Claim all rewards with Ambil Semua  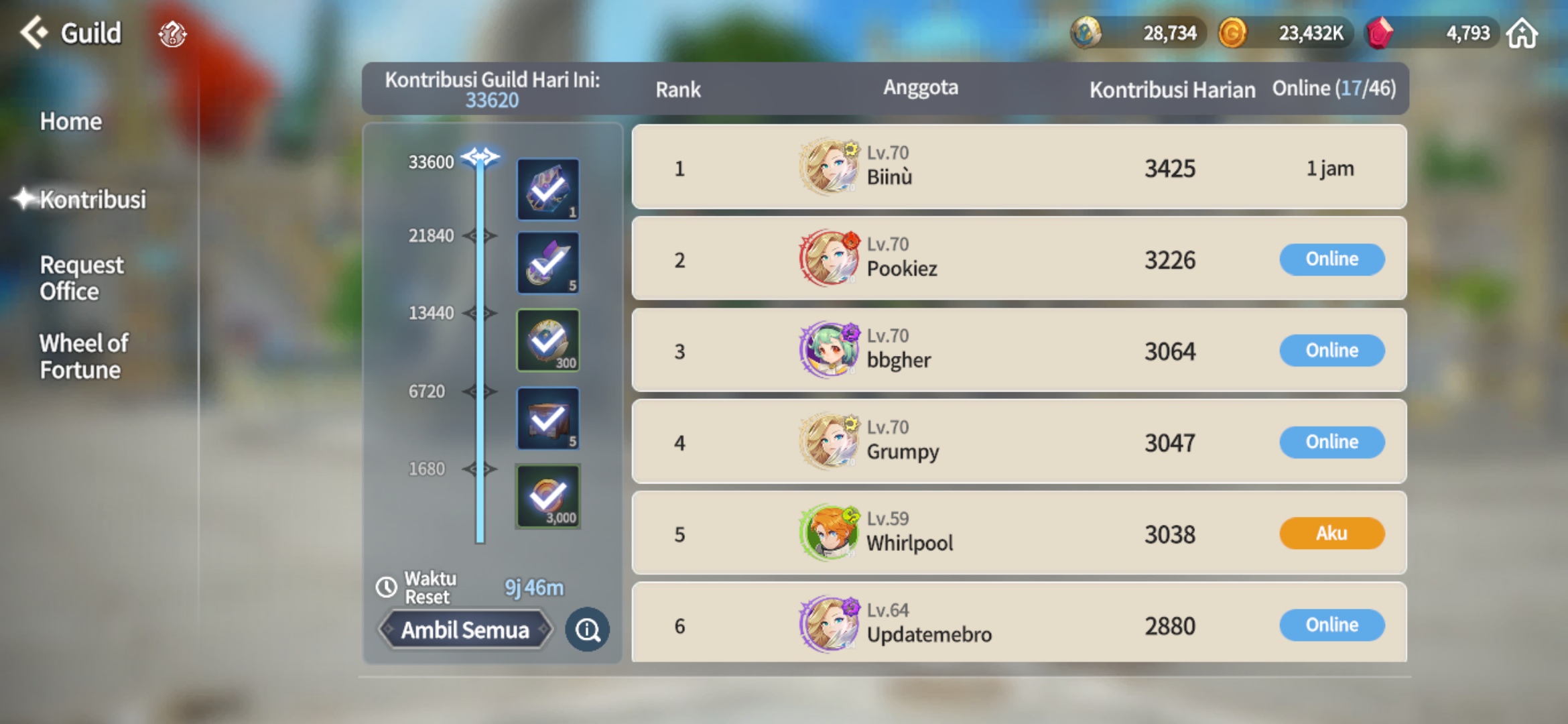click(465, 629)
